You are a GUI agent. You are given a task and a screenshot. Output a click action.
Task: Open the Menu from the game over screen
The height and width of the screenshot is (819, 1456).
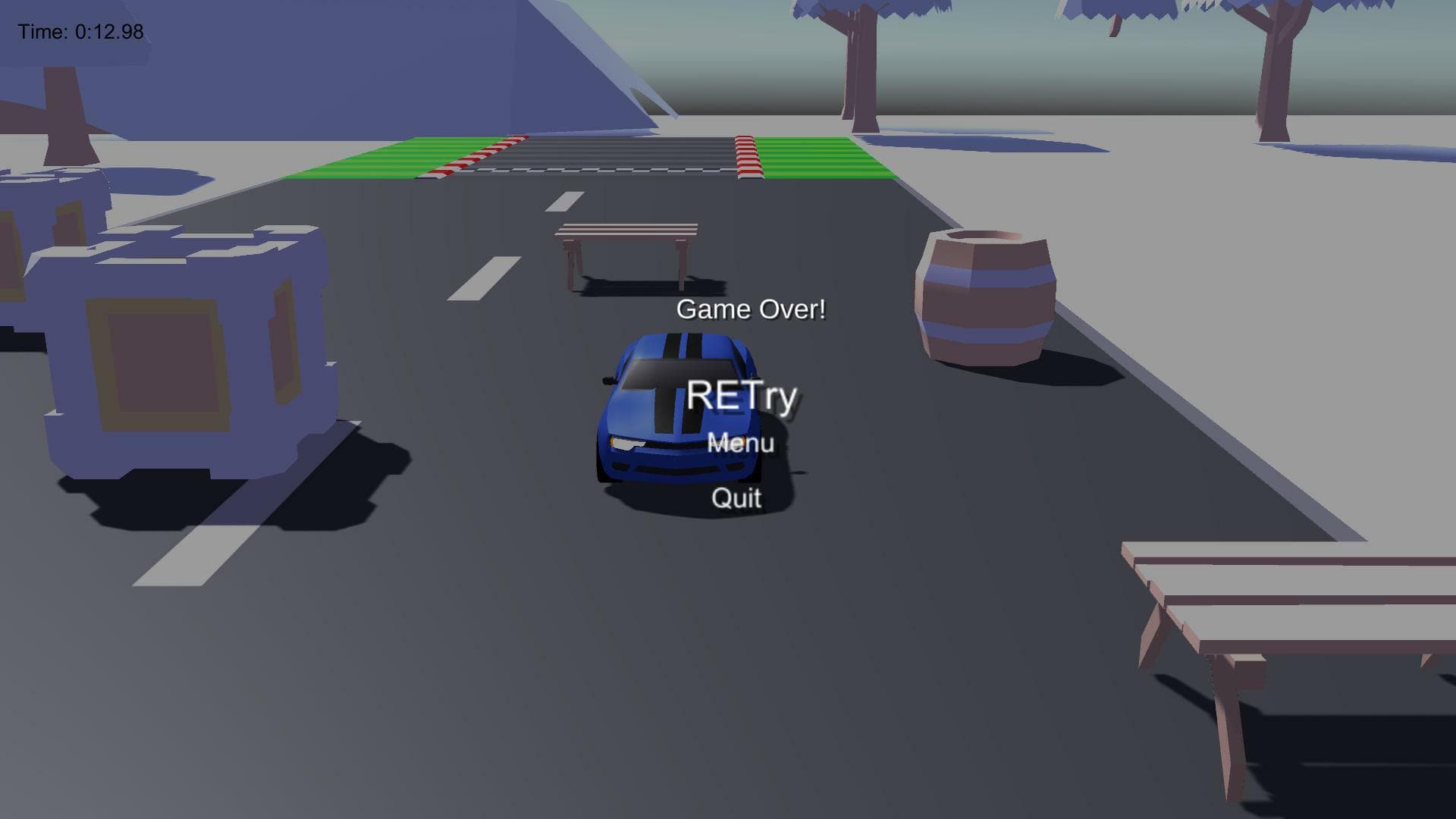click(x=741, y=441)
